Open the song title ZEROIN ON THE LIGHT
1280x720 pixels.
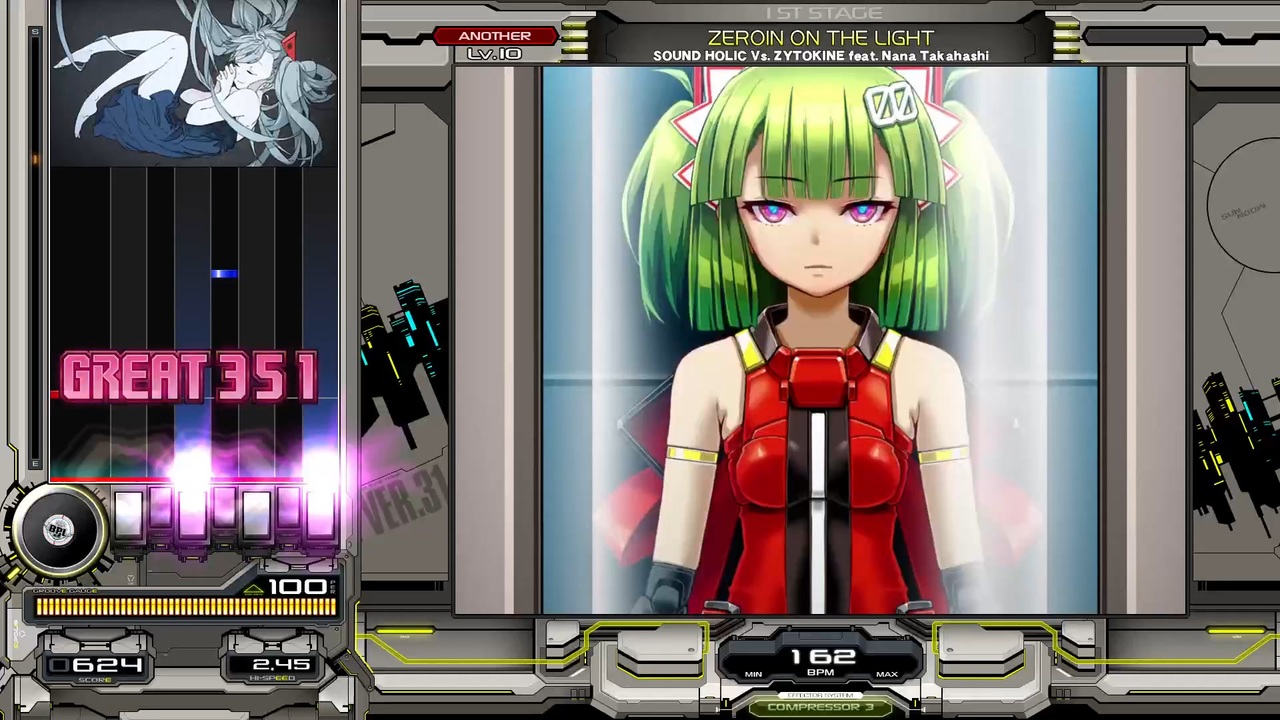coord(821,37)
